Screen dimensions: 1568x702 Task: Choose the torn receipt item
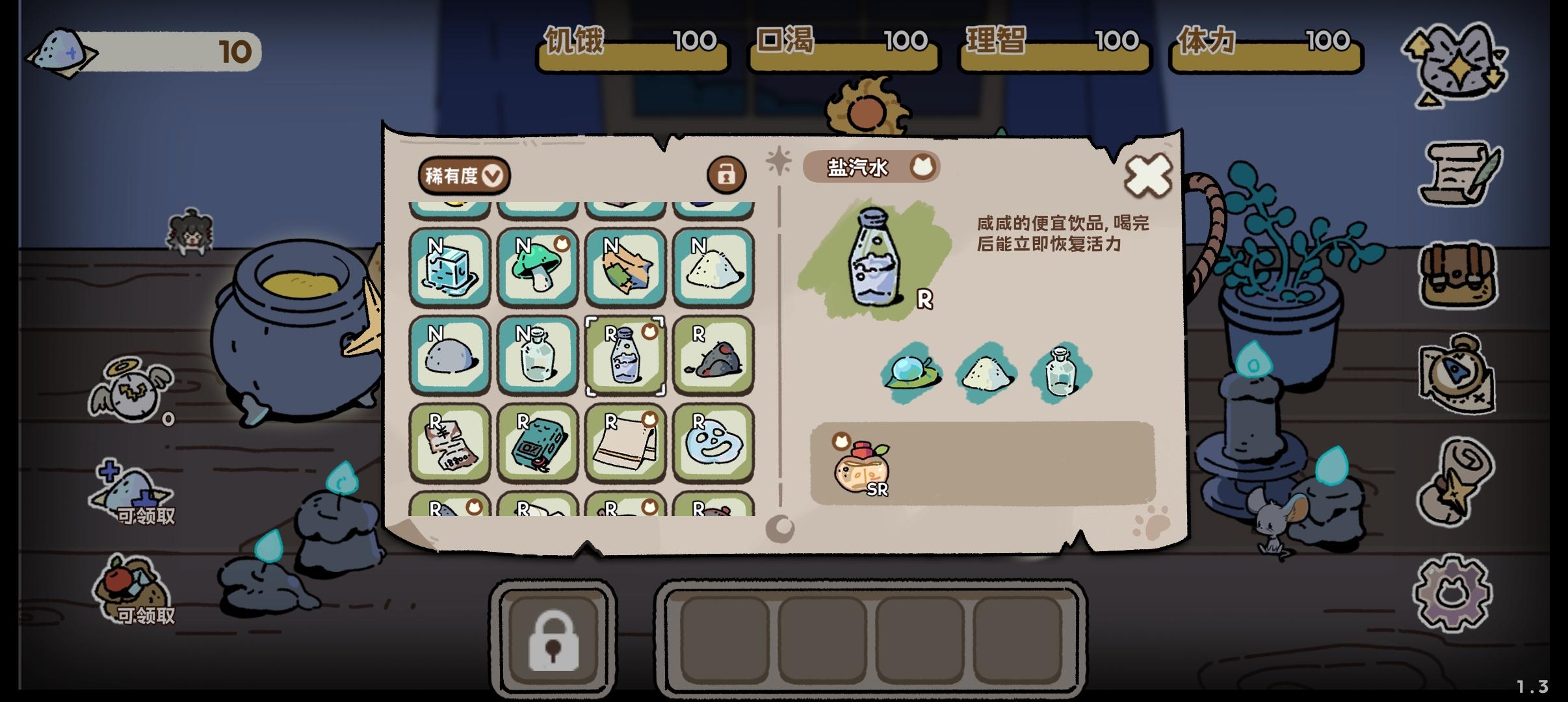click(x=450, y=444)
